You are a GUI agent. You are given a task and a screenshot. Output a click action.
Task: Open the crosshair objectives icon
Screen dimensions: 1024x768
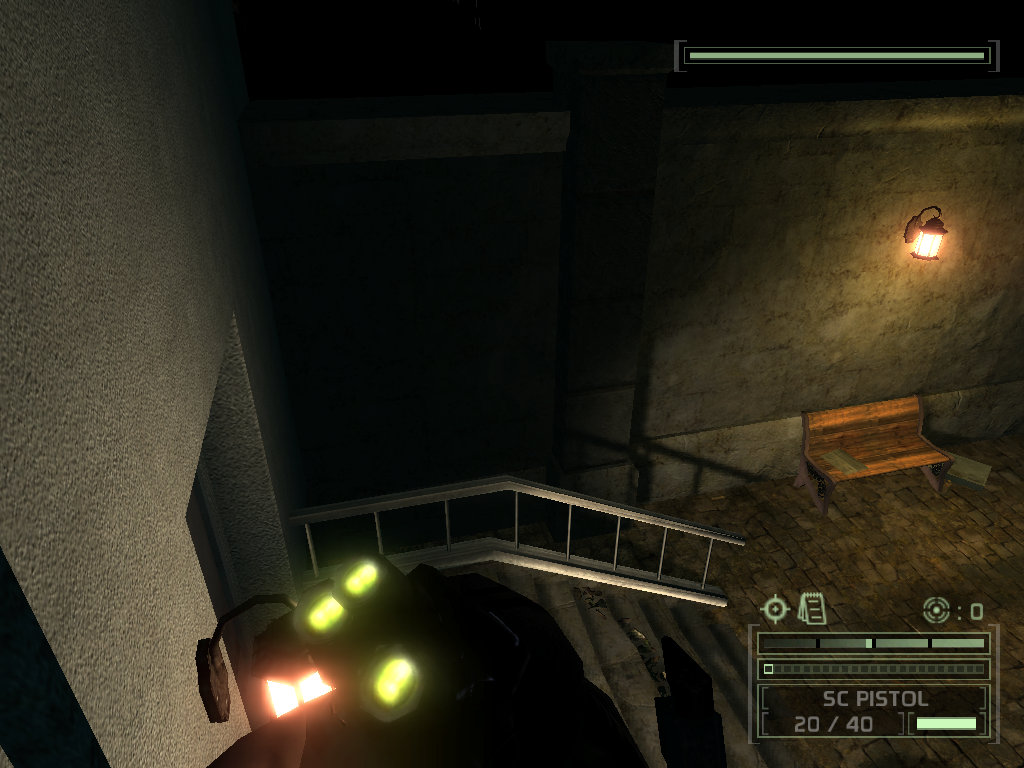(x=775, y=608)
